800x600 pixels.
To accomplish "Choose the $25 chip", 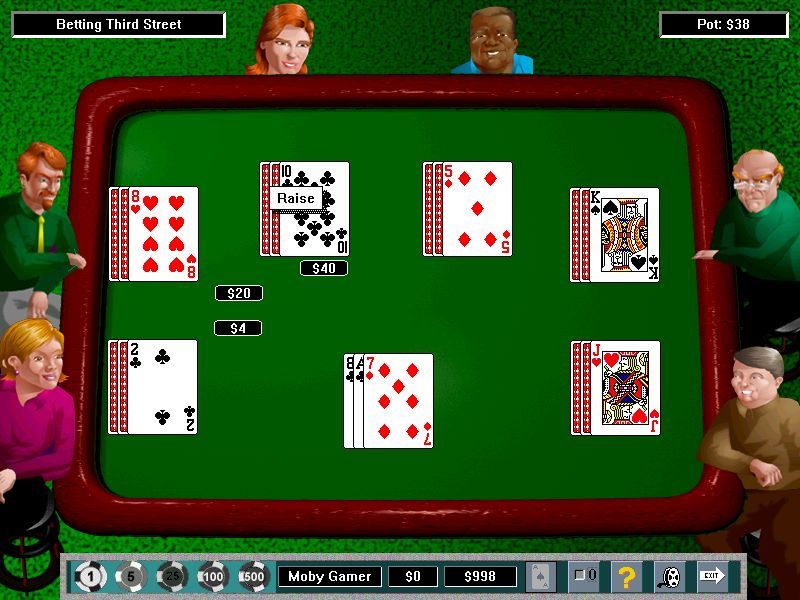I will (171, 576).
